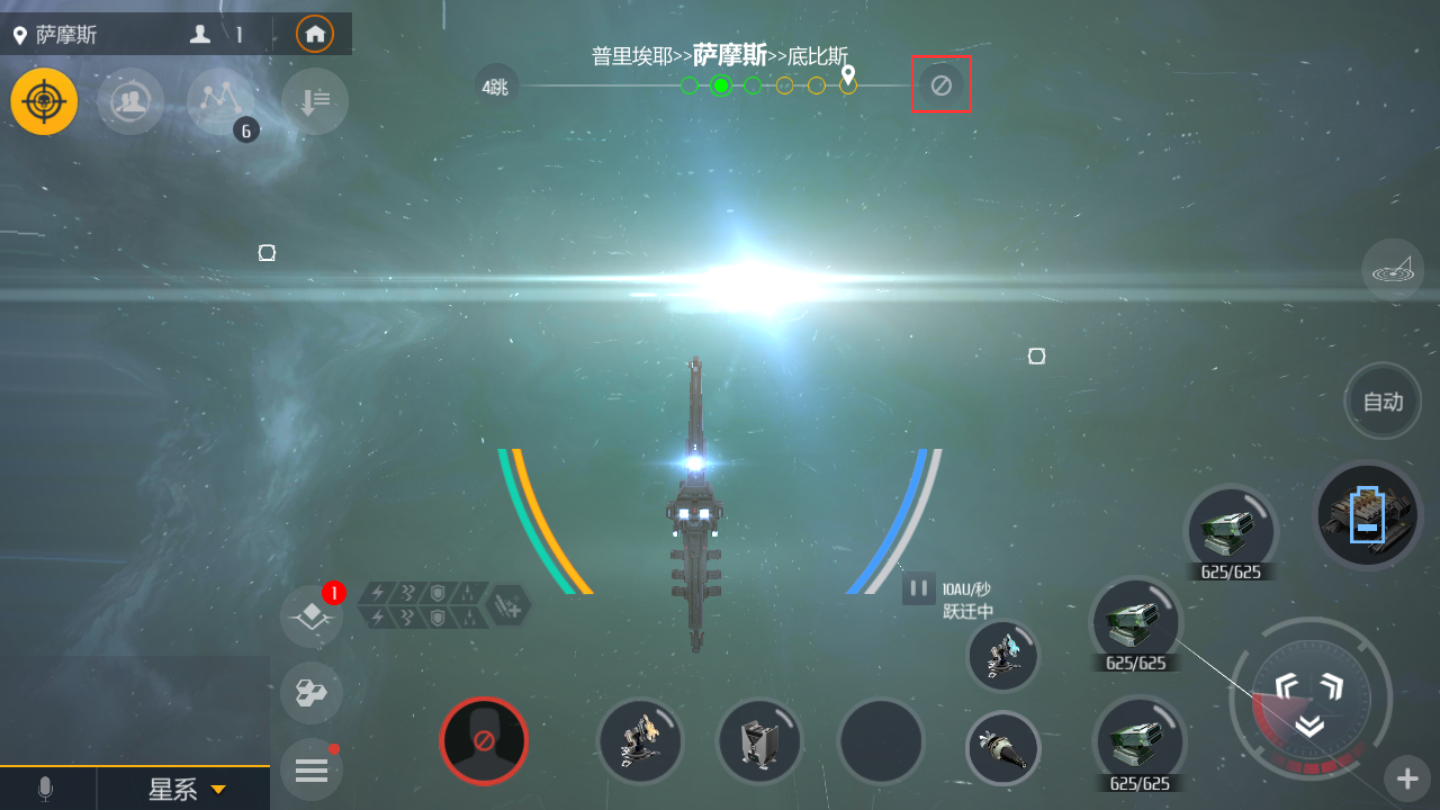
Task: Activate the battery capacitor booster module
Action: (x=1367, y=515)
